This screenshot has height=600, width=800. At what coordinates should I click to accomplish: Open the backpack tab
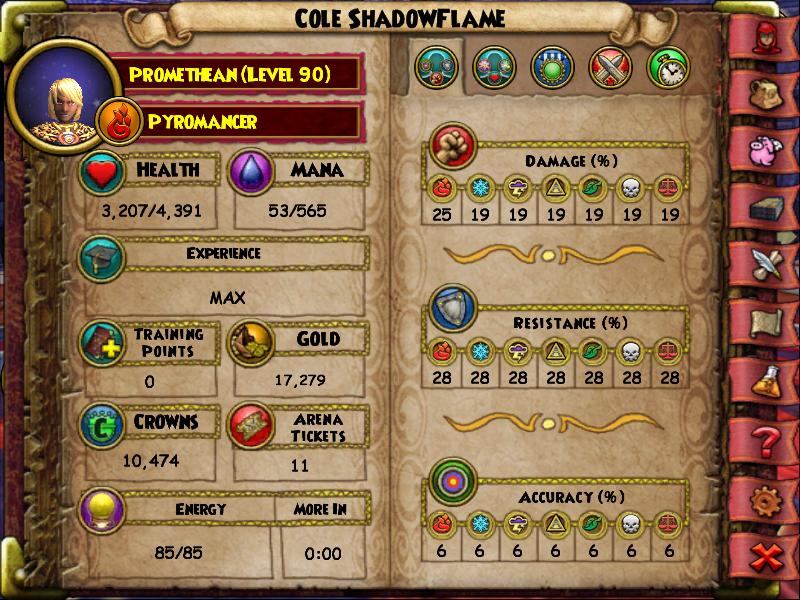766,90
